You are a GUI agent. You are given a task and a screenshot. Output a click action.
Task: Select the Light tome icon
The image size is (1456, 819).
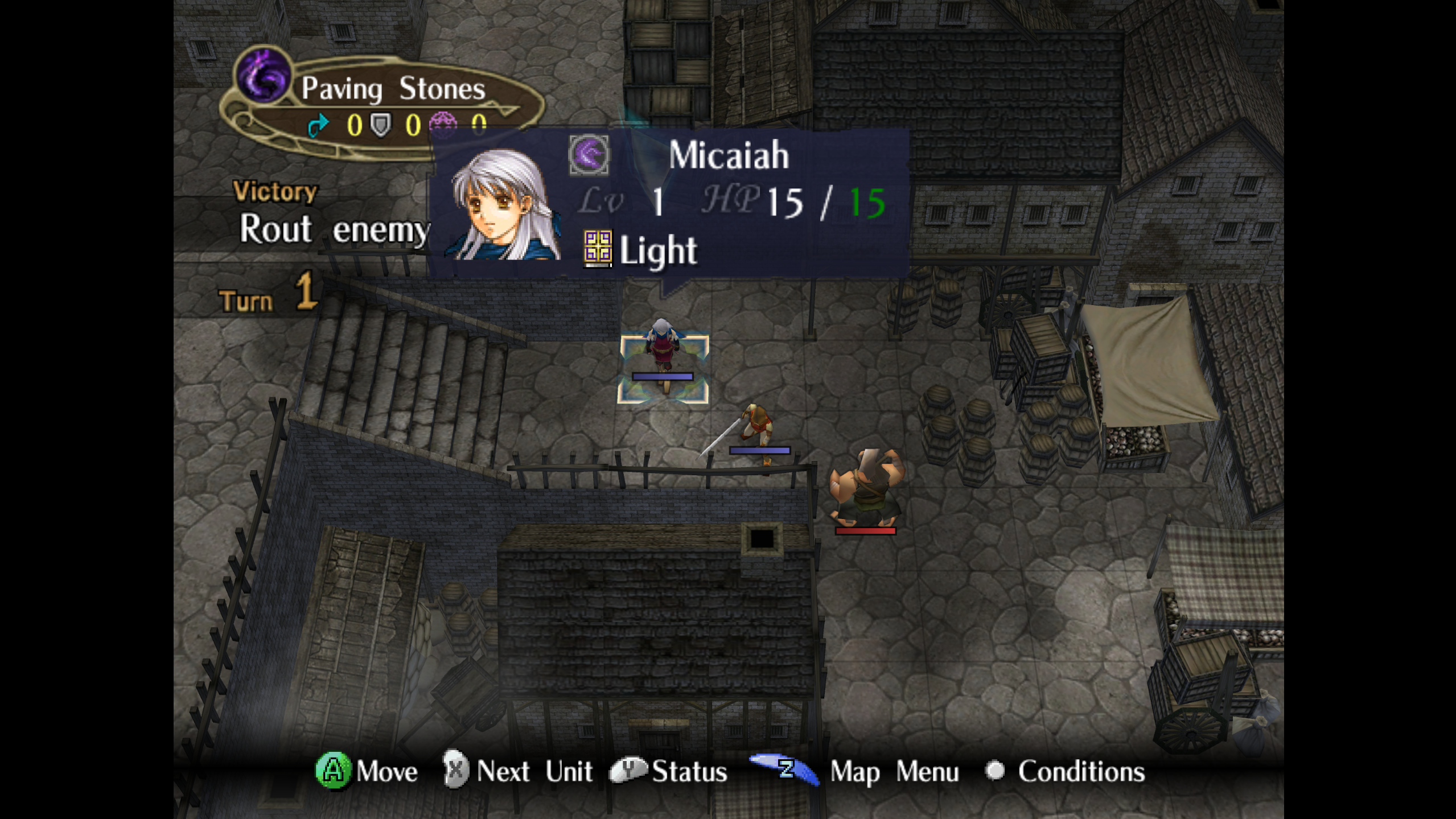(x=597, y=248)
